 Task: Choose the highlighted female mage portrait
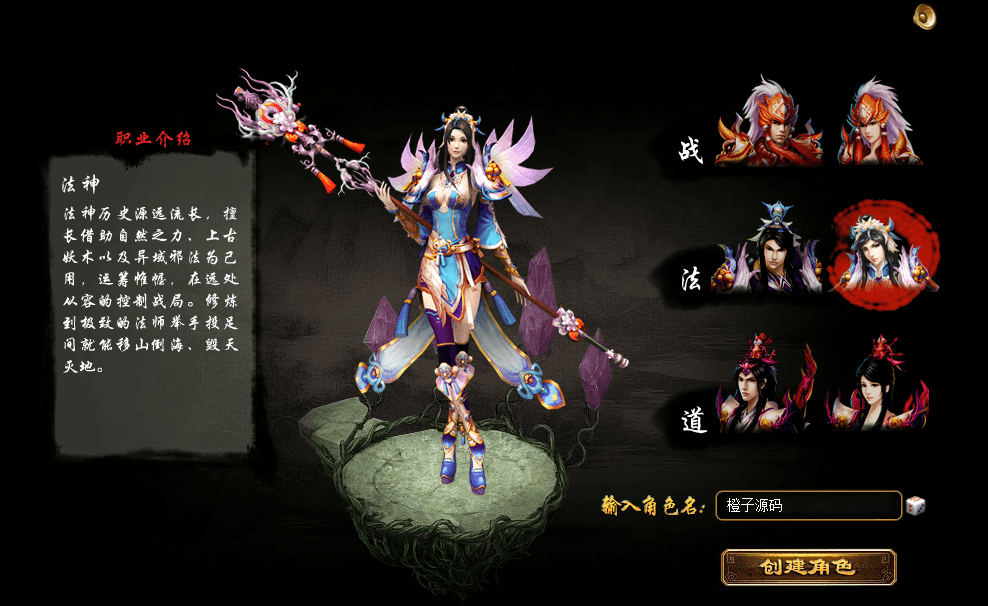point(882,255)
